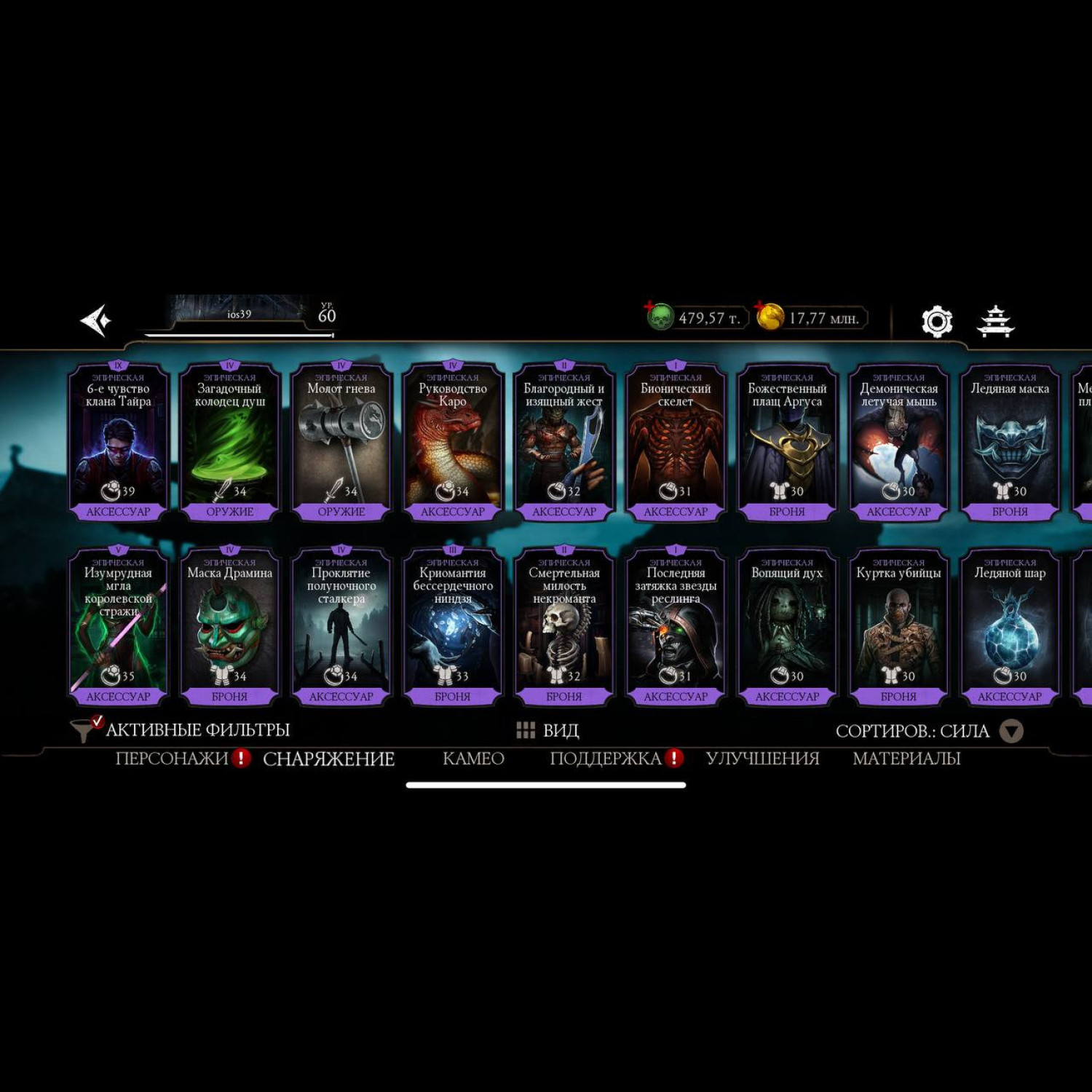Open the Сортиров.: Сила sort dropdown
The image size is (1092, 1092).
pyautogui.click(x=929, y=731)
